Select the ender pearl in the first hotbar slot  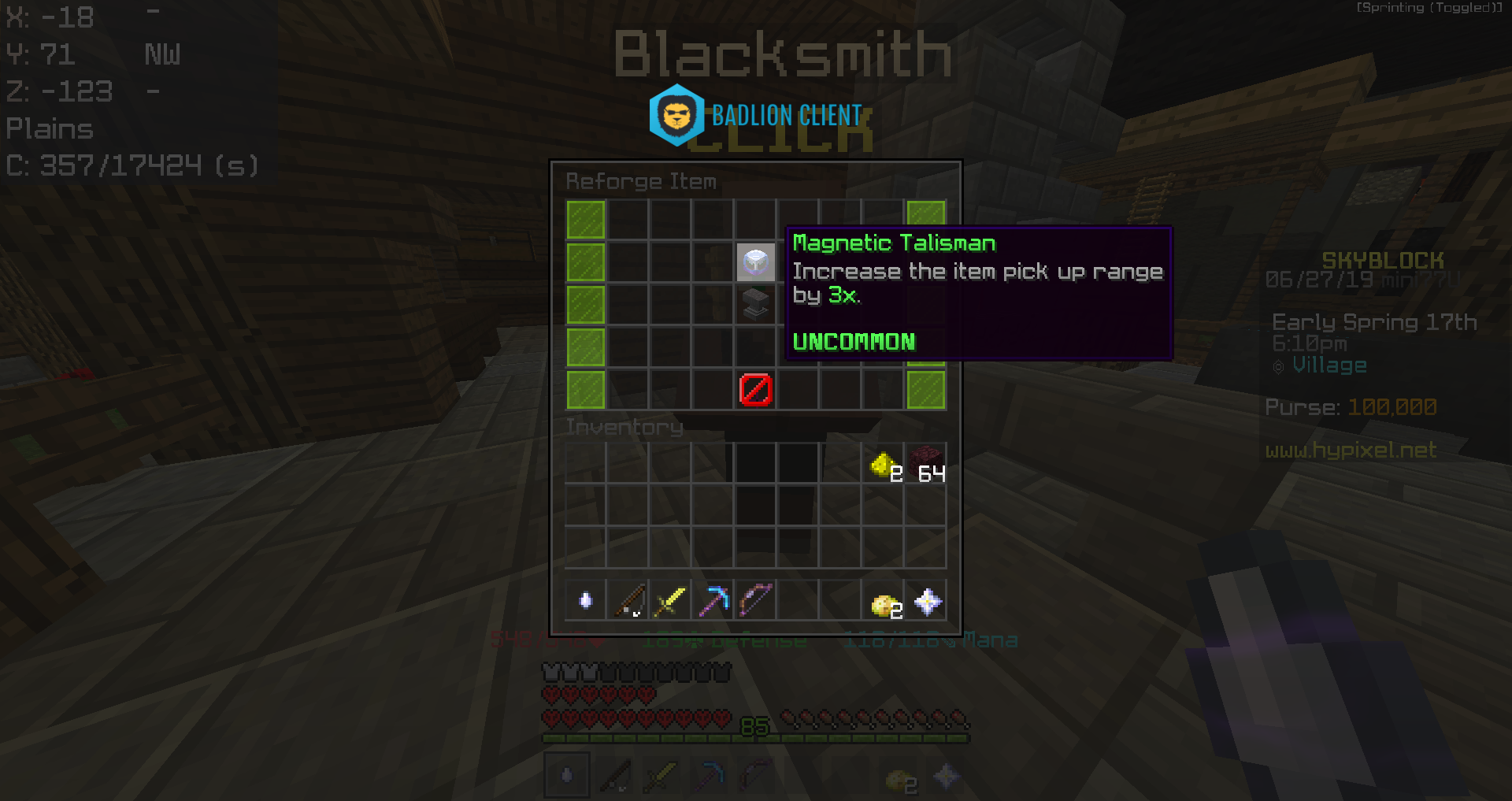point(586,600)
